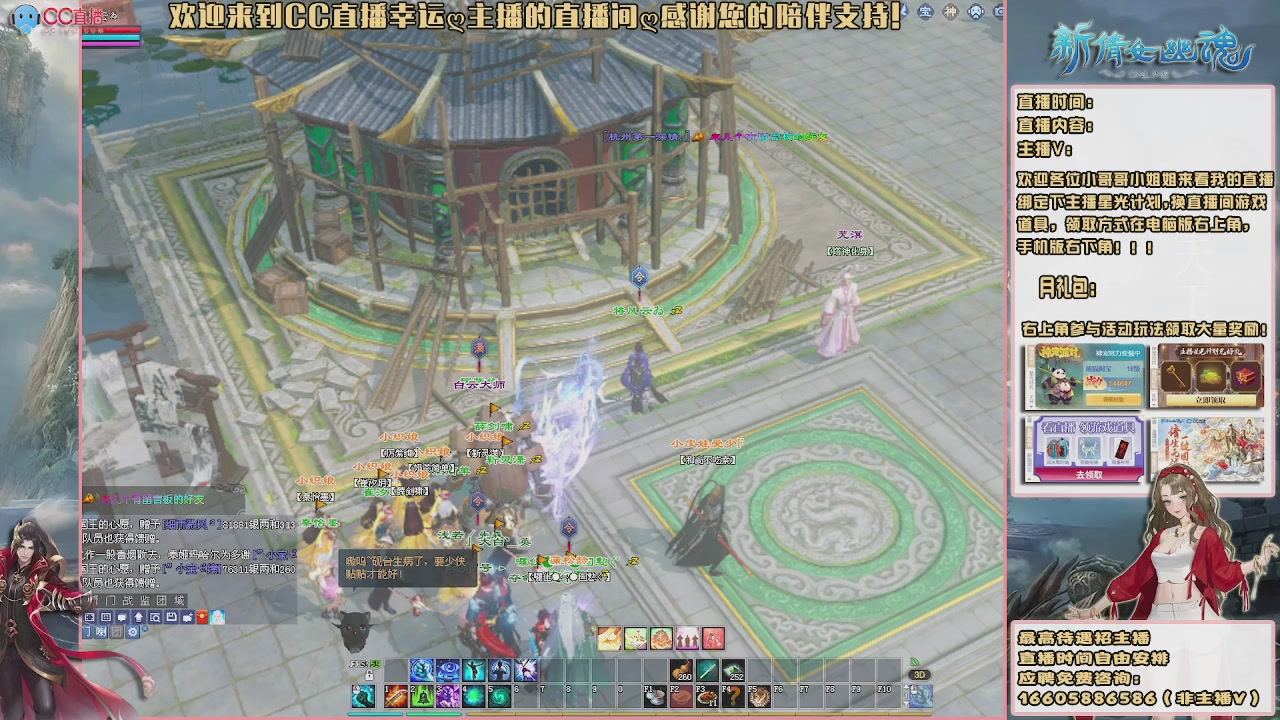Screen dimensions: 1280x720
Task: Click the up stepper arrow beside the F-key bar
Action: pyautogui.click(x=908, y=686)
